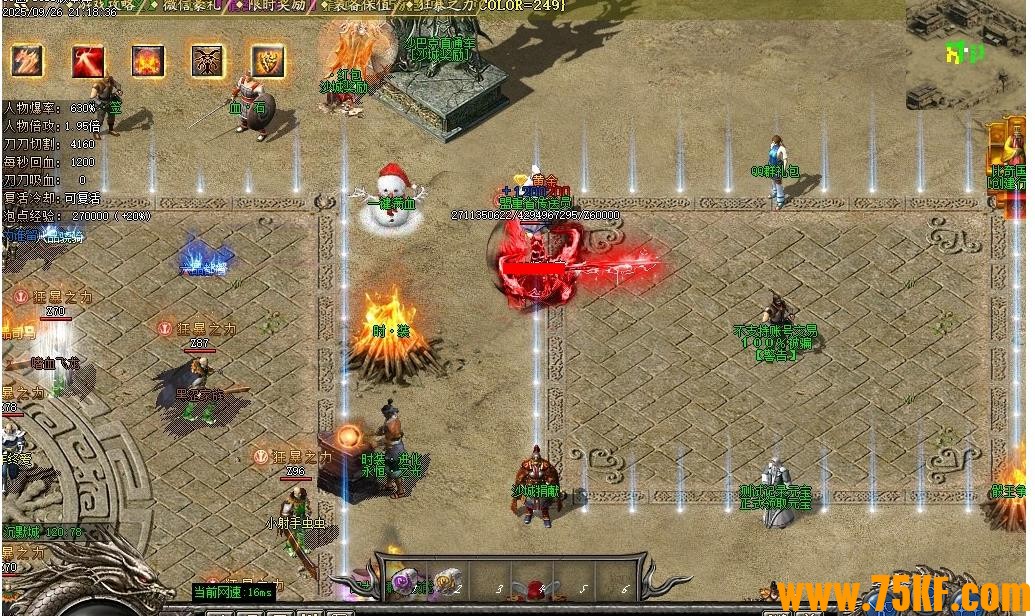
Task: Activate the dark demon face skill icon
Action: (208, 61)
